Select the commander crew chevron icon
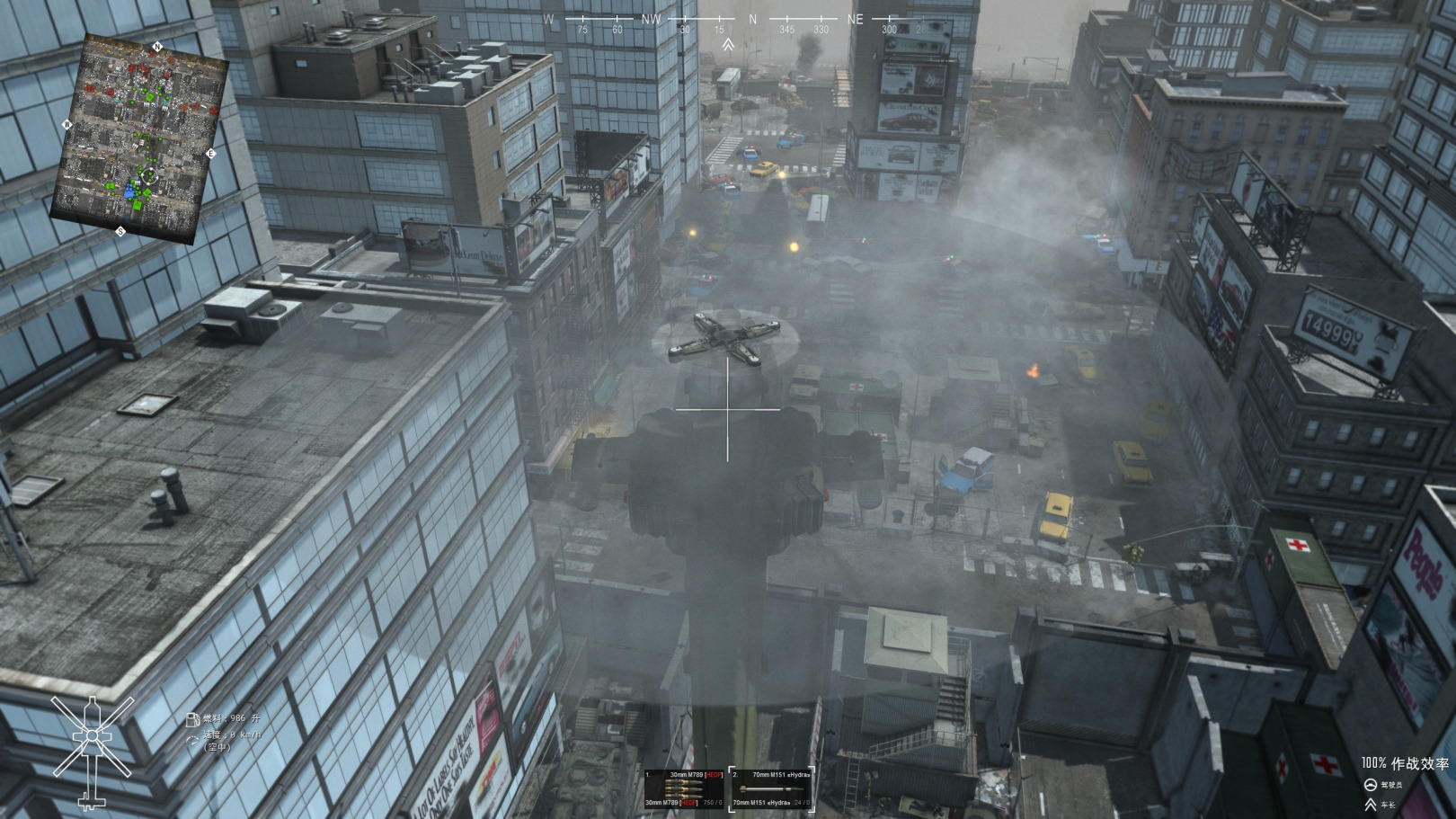This screenshot has width=1456, height=819. click(x=1370, y=805)
